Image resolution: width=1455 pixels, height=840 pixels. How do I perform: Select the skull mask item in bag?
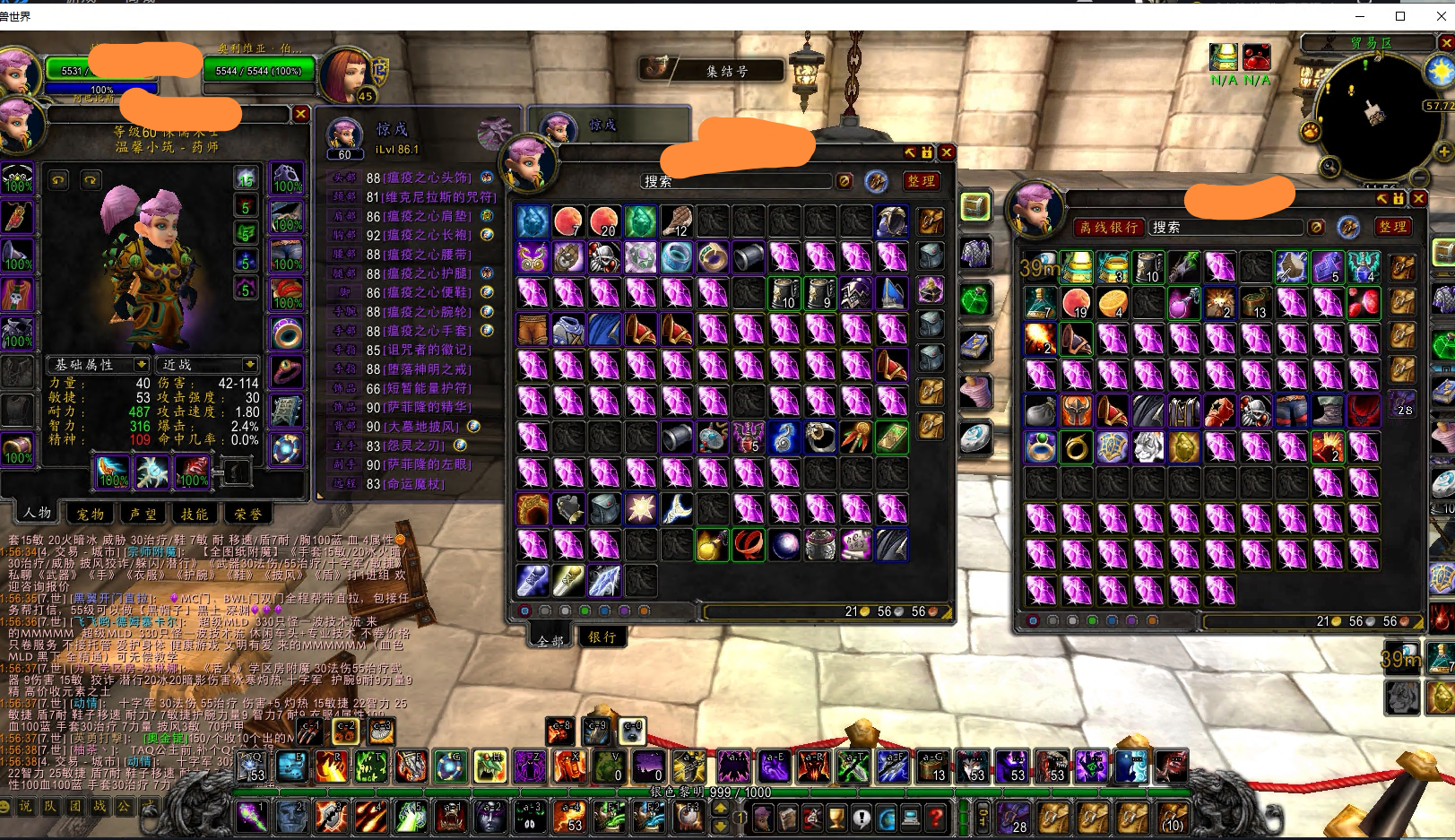[604, 258]
